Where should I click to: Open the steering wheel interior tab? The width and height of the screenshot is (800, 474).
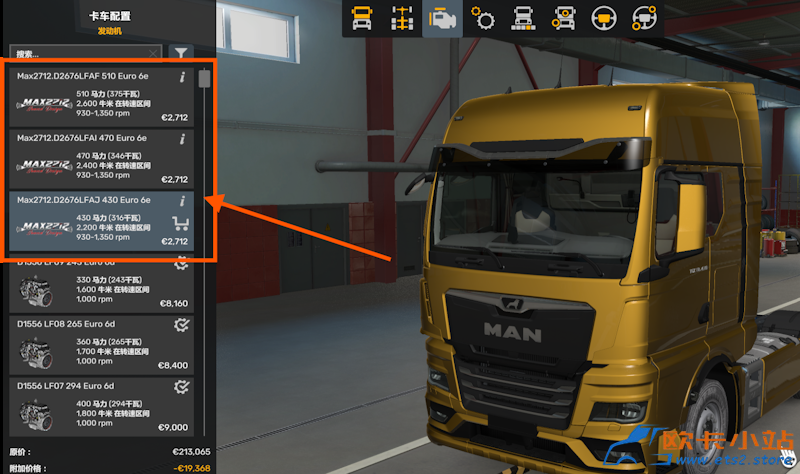[x=602, y=18]
